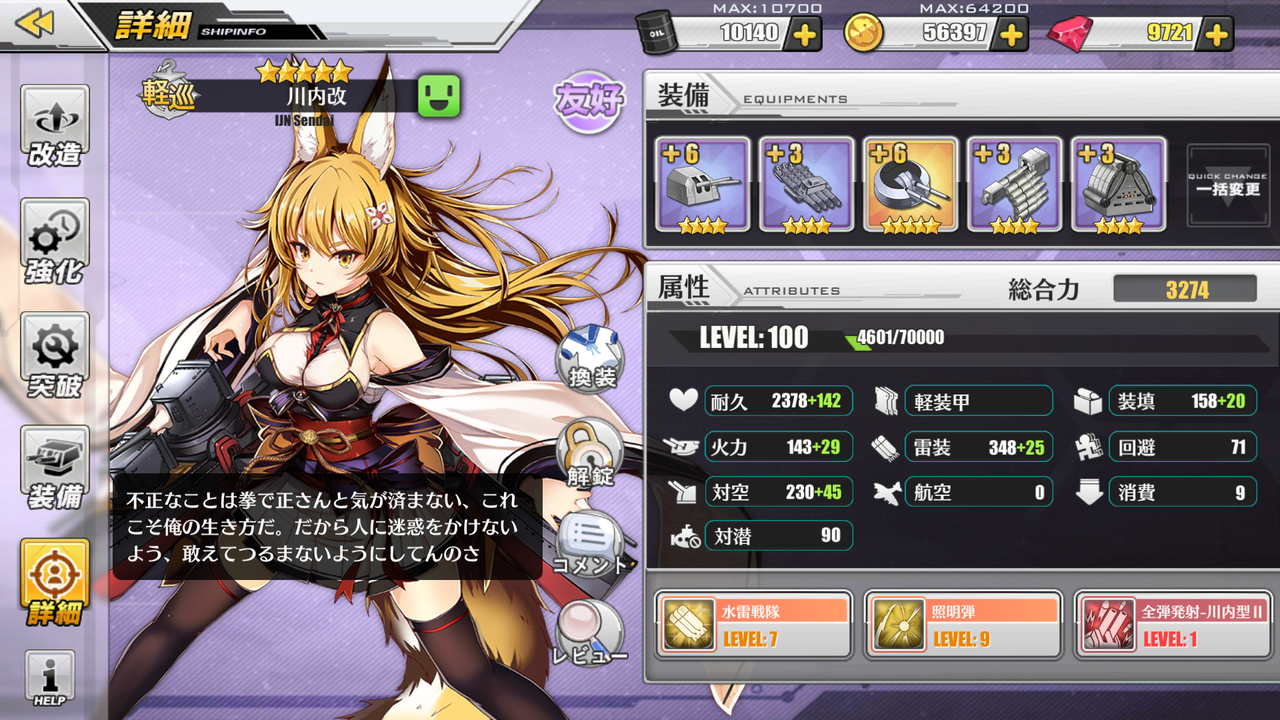Open the 一括変更 quick change panel
1280x720 pixels.
pos(1227,185)
